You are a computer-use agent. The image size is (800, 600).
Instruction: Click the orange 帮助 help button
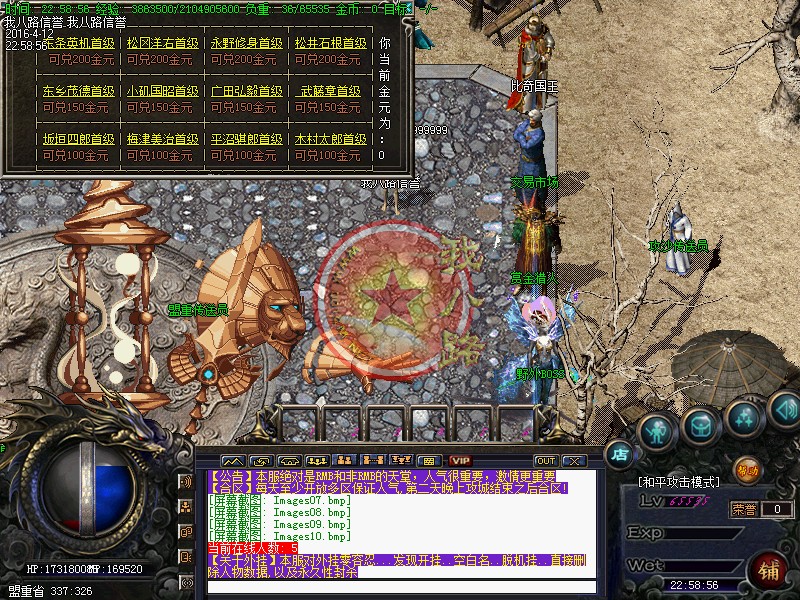point(747,468)
